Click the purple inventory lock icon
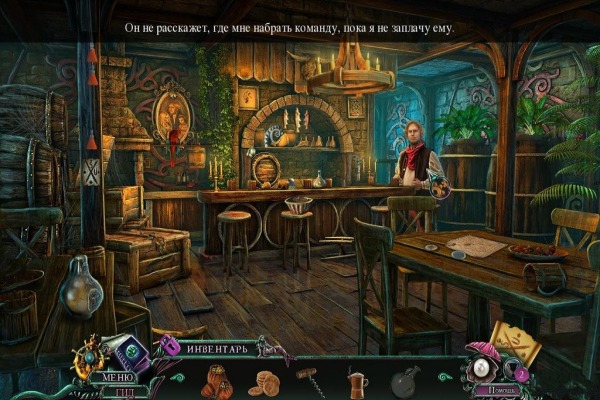 170,346
